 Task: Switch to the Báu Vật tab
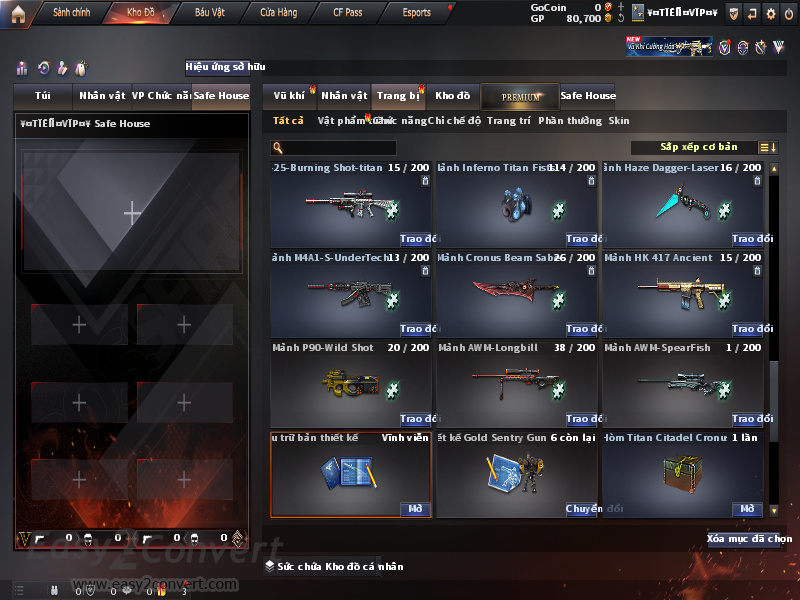coord(209,13)
